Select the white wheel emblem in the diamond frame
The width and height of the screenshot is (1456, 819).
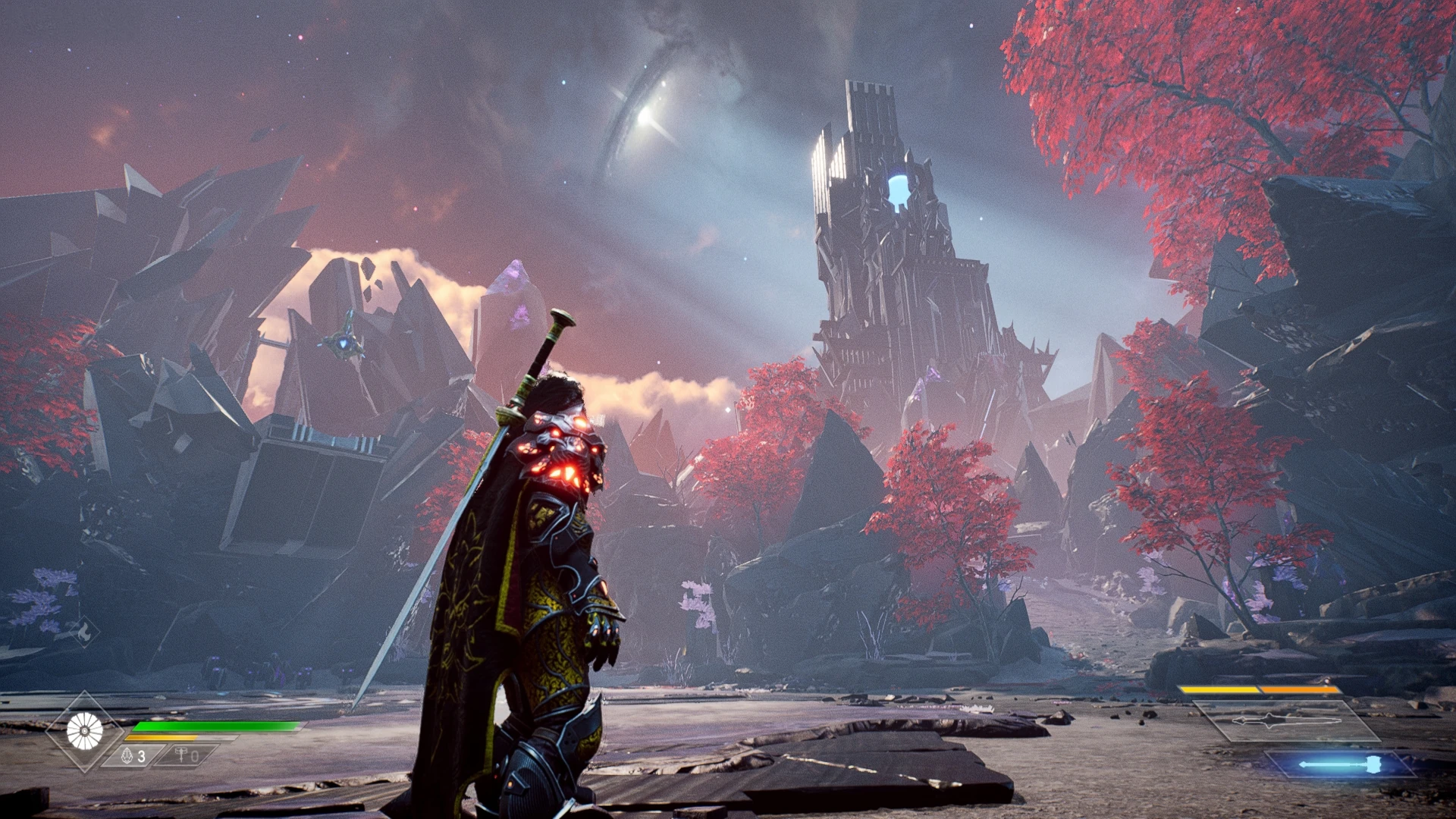tap(84, 731)
